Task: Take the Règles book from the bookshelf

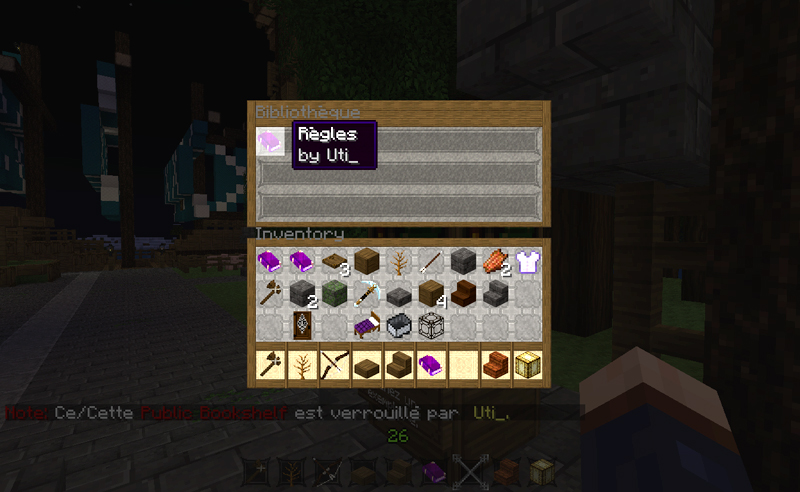Action: coord(270,140)
